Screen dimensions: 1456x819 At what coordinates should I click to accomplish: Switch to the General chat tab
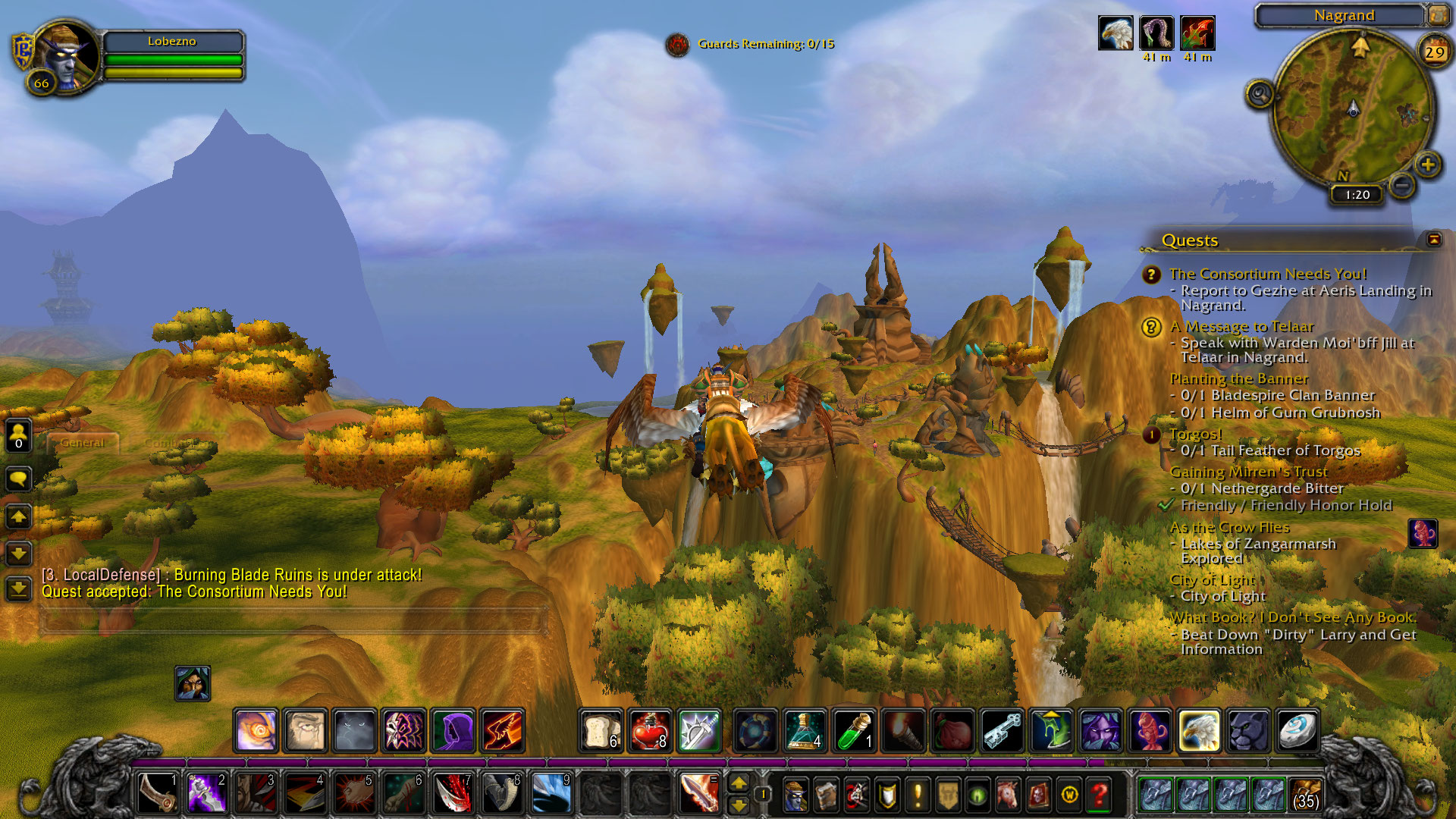click(x=83, y=443)
